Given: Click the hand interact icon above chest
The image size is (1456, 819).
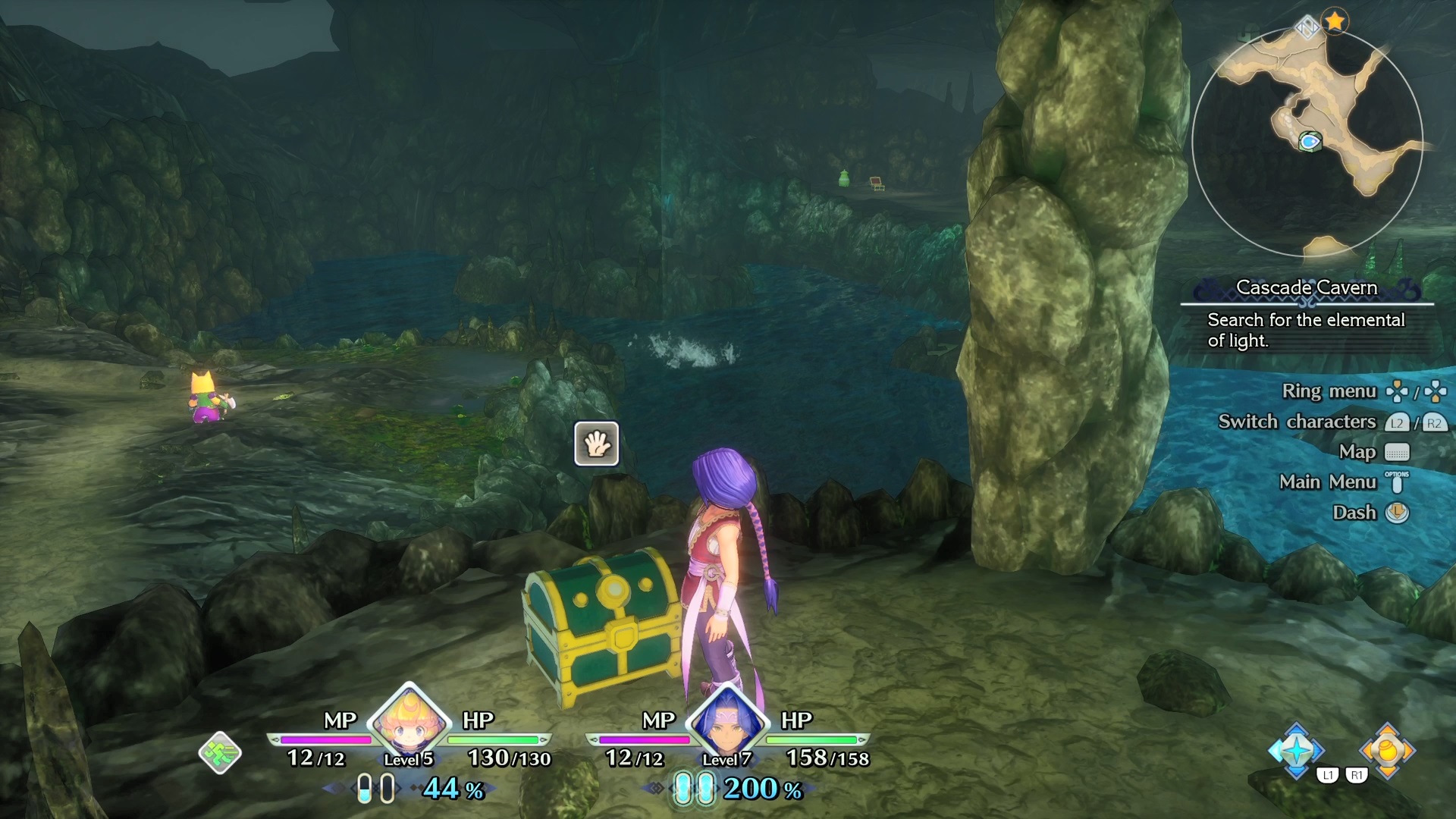Looking at the screenshot, I should [596, 444].
